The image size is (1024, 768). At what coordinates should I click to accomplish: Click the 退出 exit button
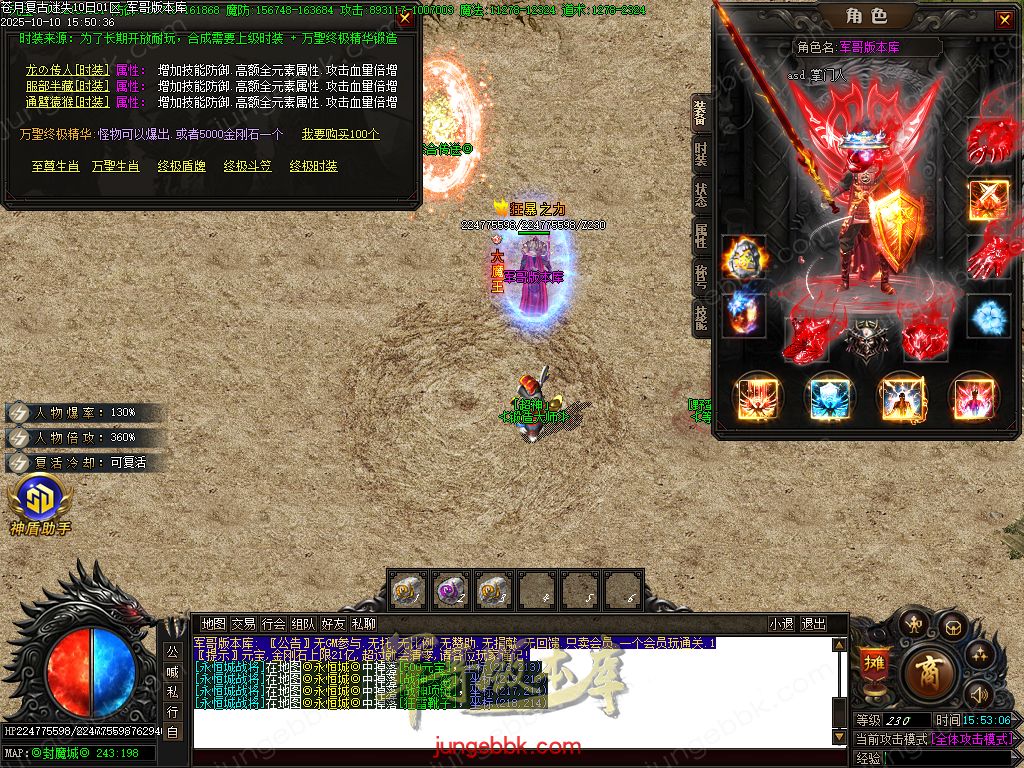click(813, 624)
